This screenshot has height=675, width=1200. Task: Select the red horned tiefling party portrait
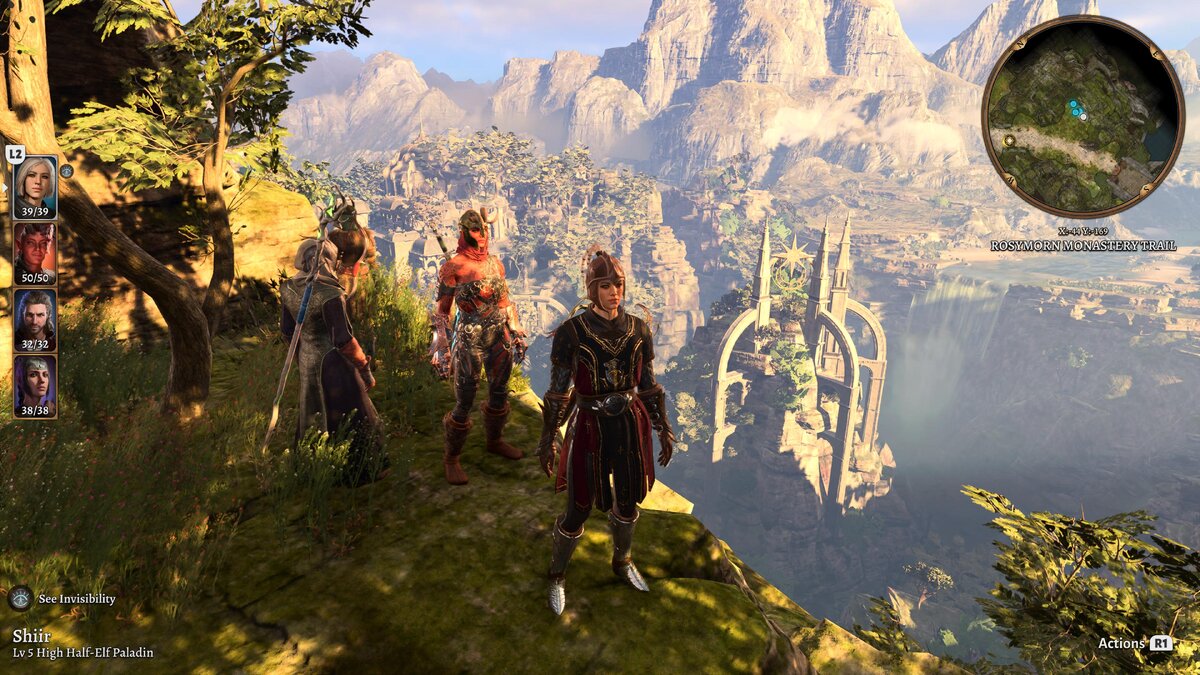click(x=35, y=253)
